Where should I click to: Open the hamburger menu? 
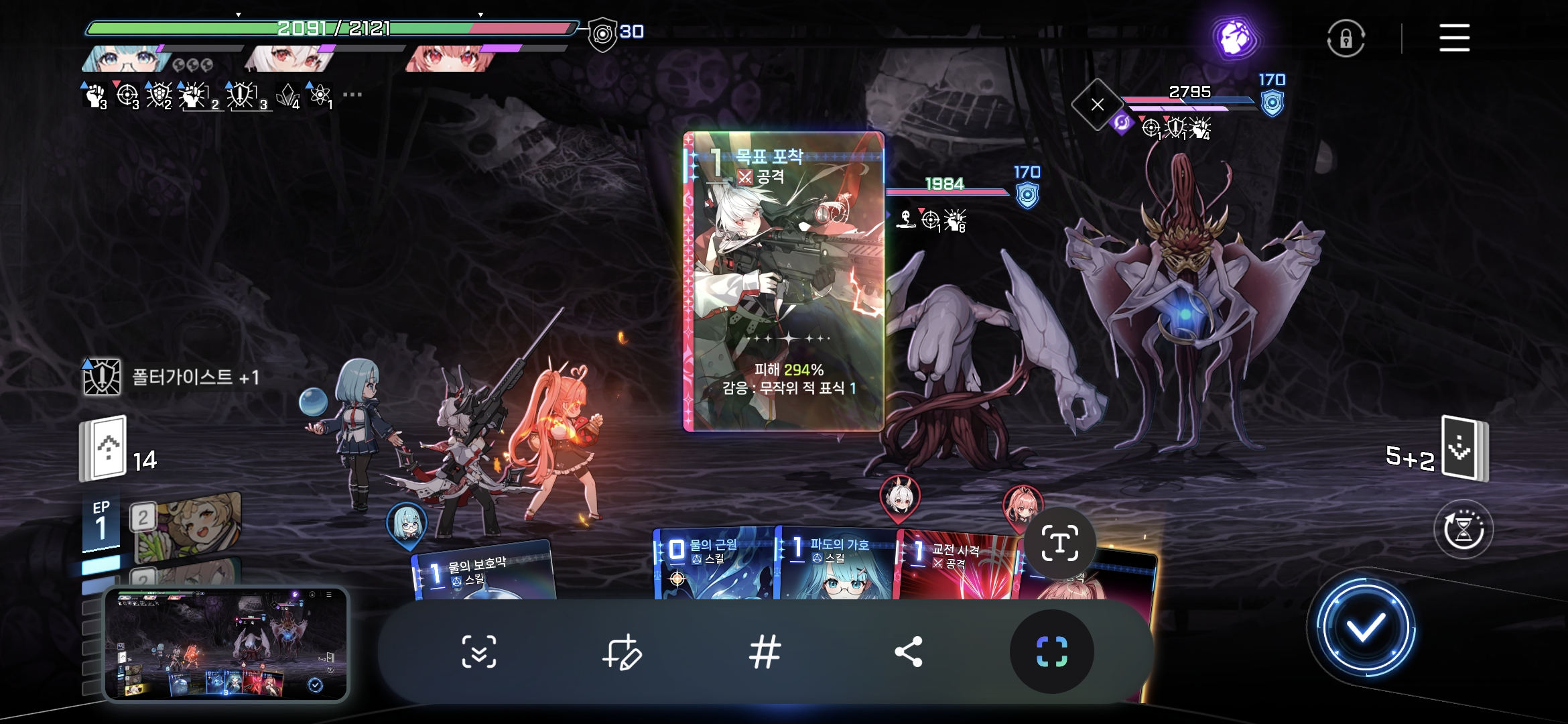pyautogui.click(x=1454, y=38)
